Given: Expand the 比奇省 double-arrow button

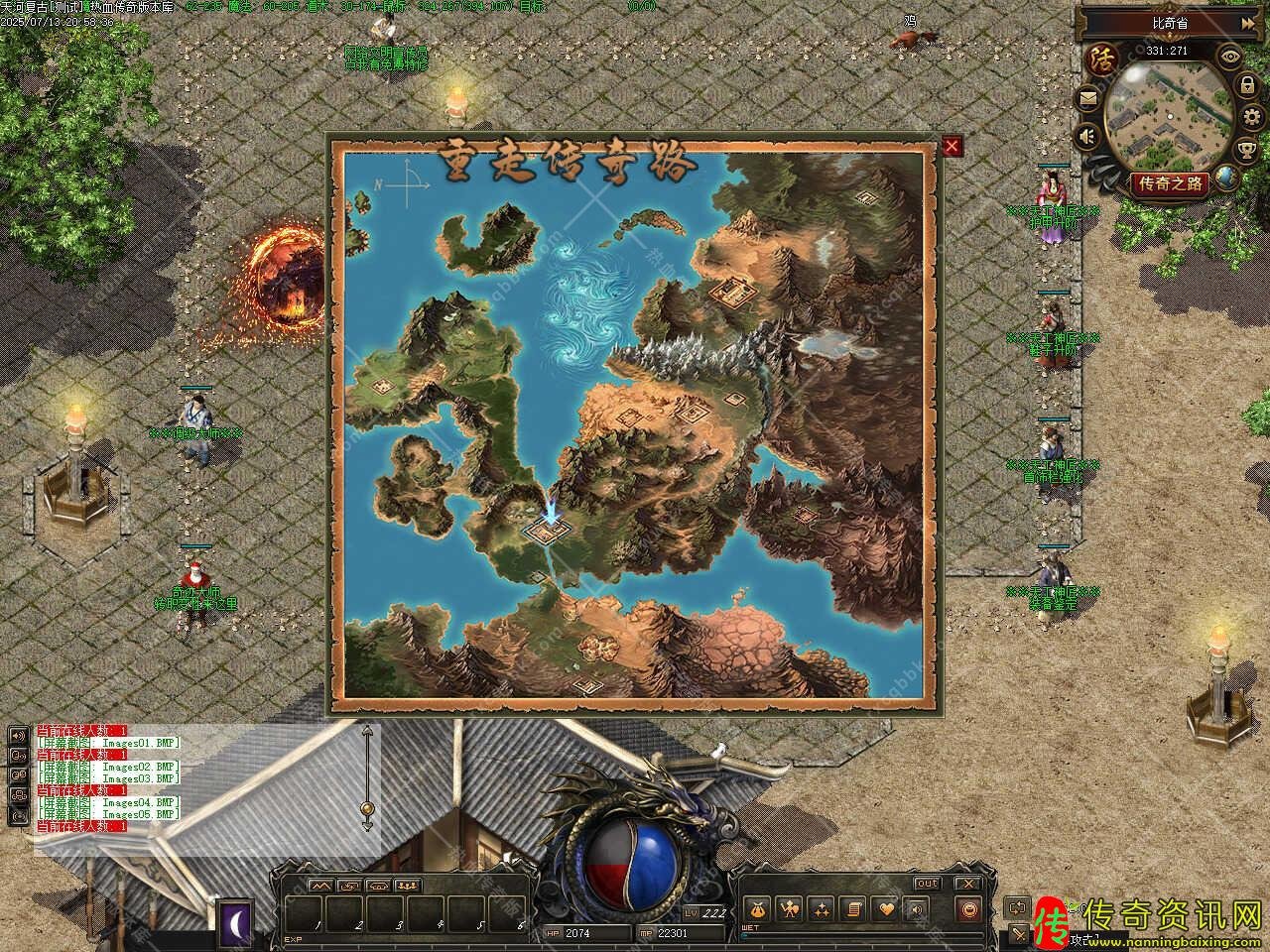Looking at the screenshot, I should 1248,23.
